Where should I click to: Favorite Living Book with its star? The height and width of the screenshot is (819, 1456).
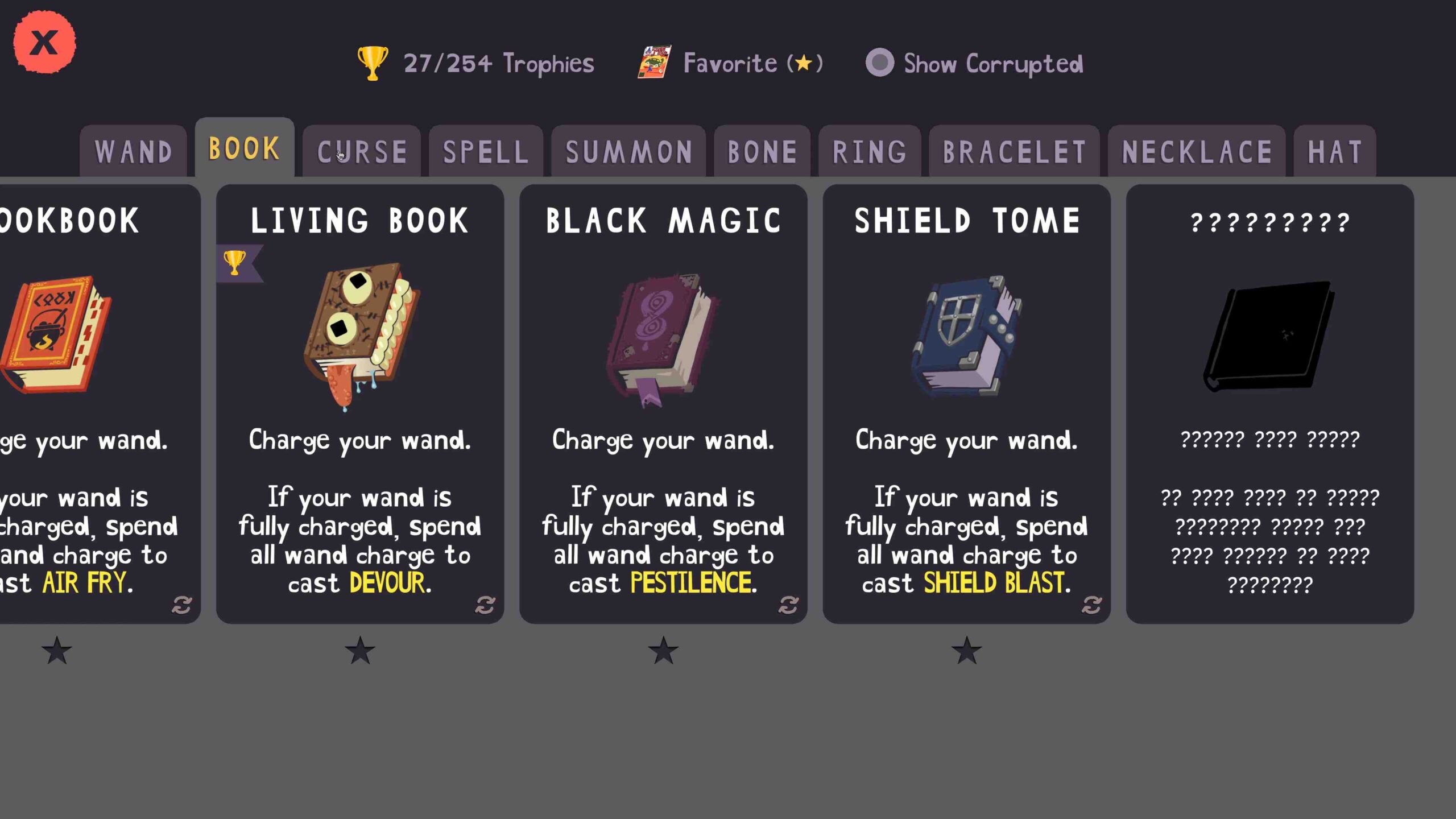click(x=360, y=650)
